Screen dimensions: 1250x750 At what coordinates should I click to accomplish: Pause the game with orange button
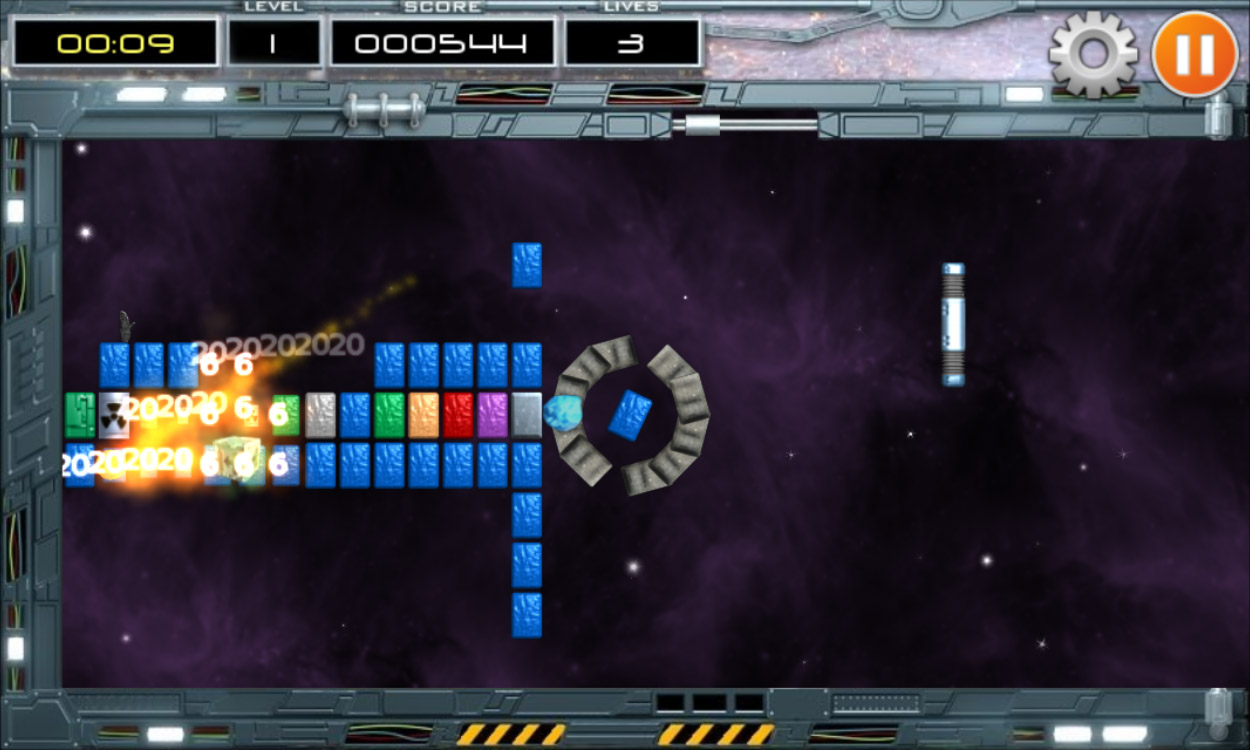coord(1194,53)
